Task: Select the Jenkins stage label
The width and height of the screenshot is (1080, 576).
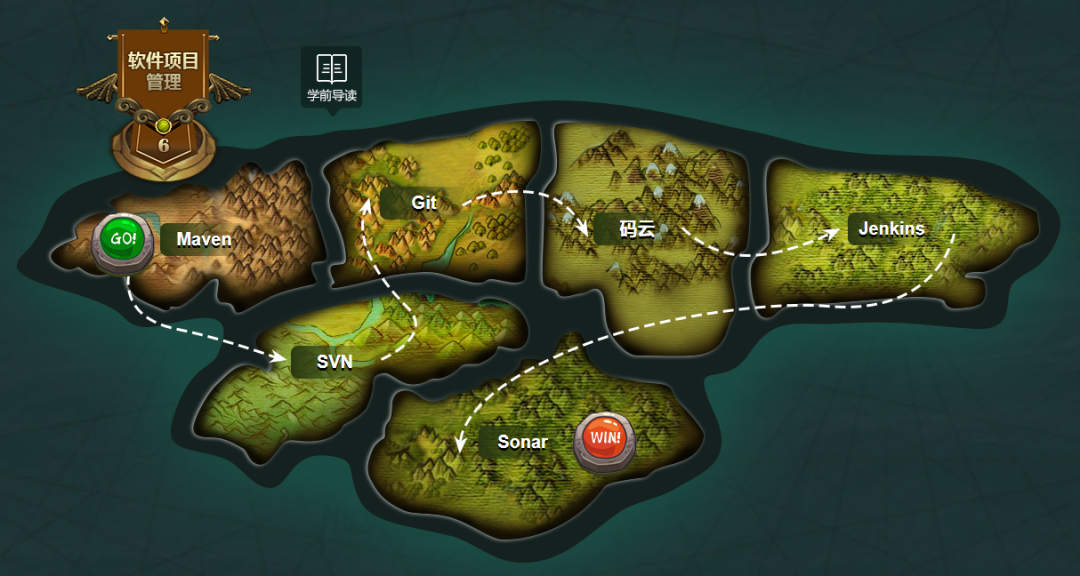Action: point(891,228)
